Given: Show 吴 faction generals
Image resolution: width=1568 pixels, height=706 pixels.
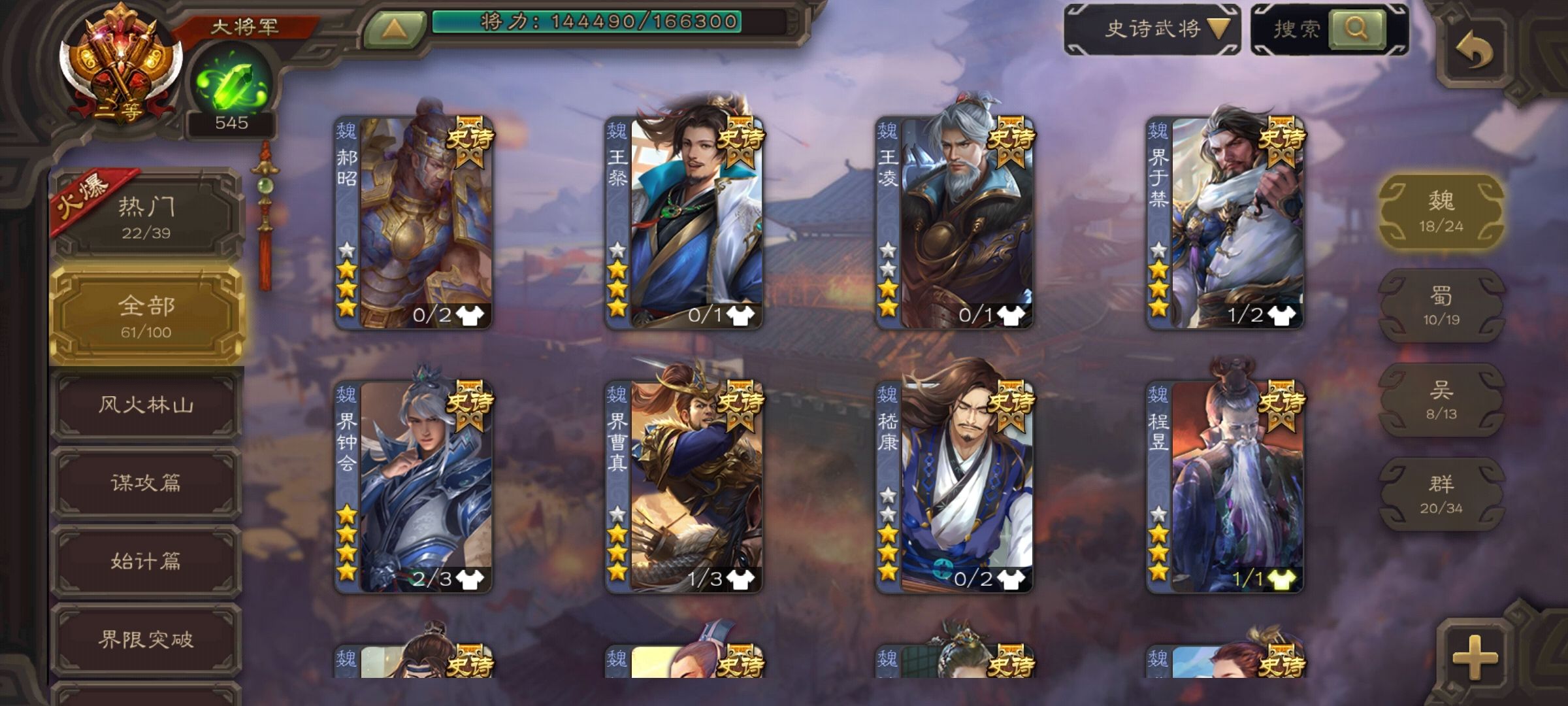Looking at the screenshot, I should [x=1441, y=399].
